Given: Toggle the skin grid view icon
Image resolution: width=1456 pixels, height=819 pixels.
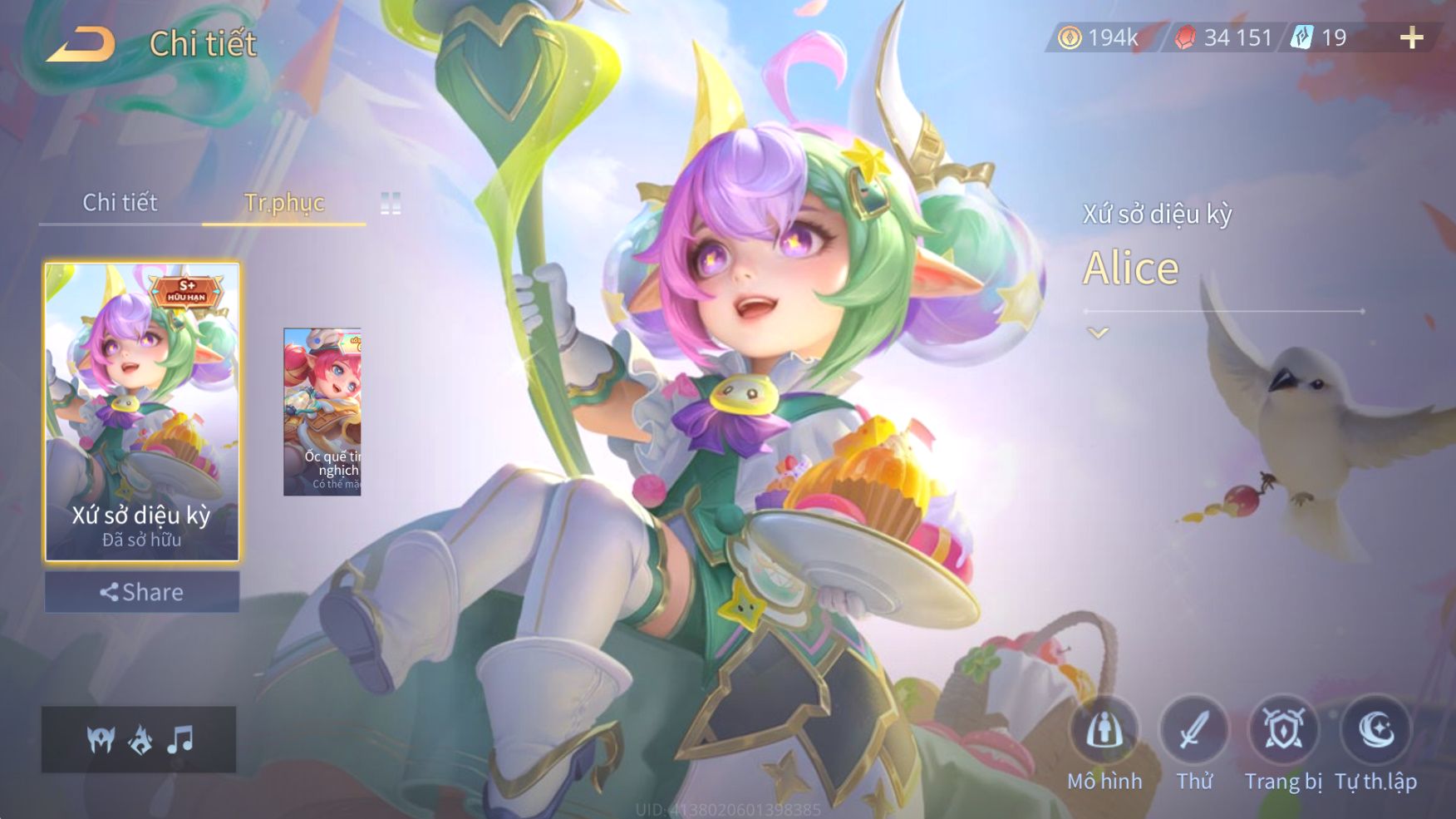Looking at the screenshot, I should click(x=391, y=203).
